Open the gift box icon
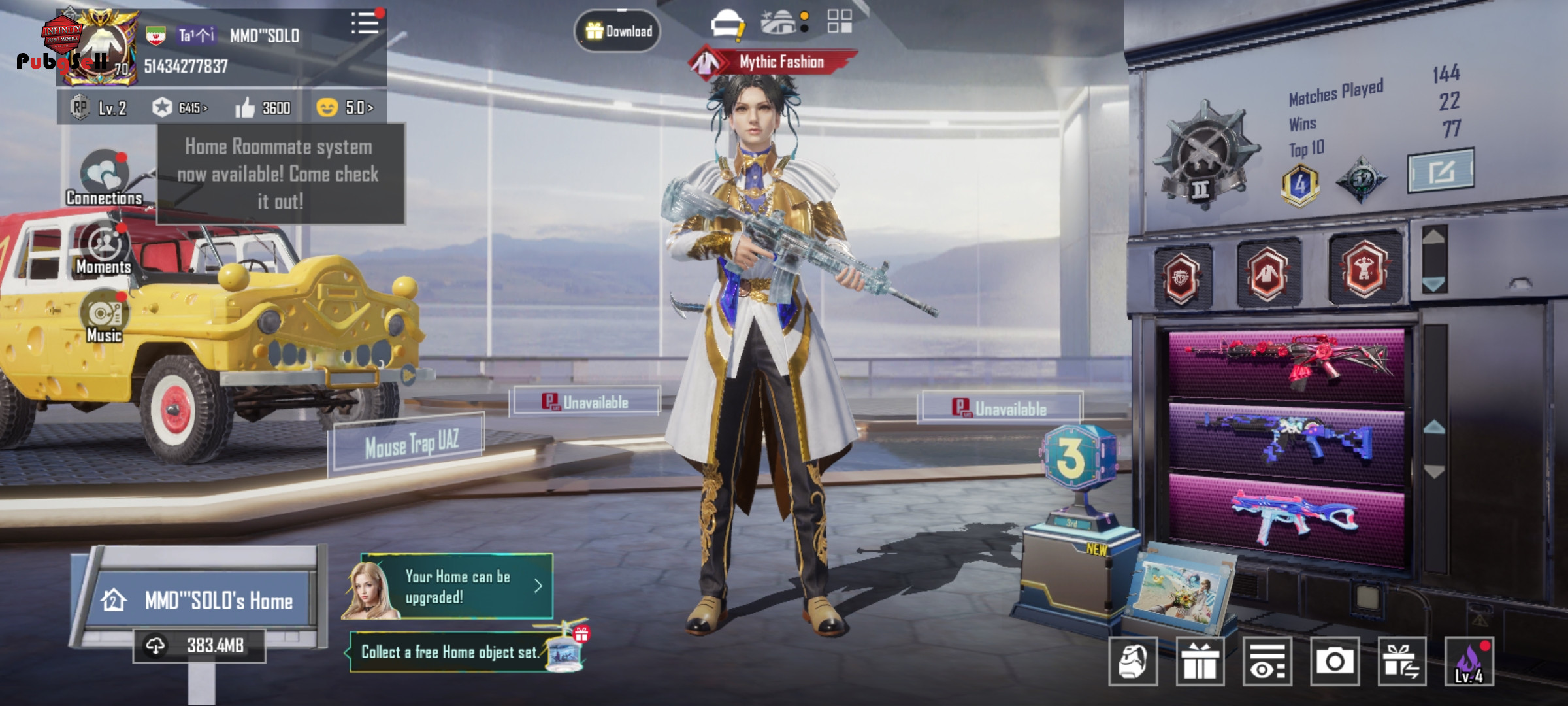 [x=1200, y=662]
